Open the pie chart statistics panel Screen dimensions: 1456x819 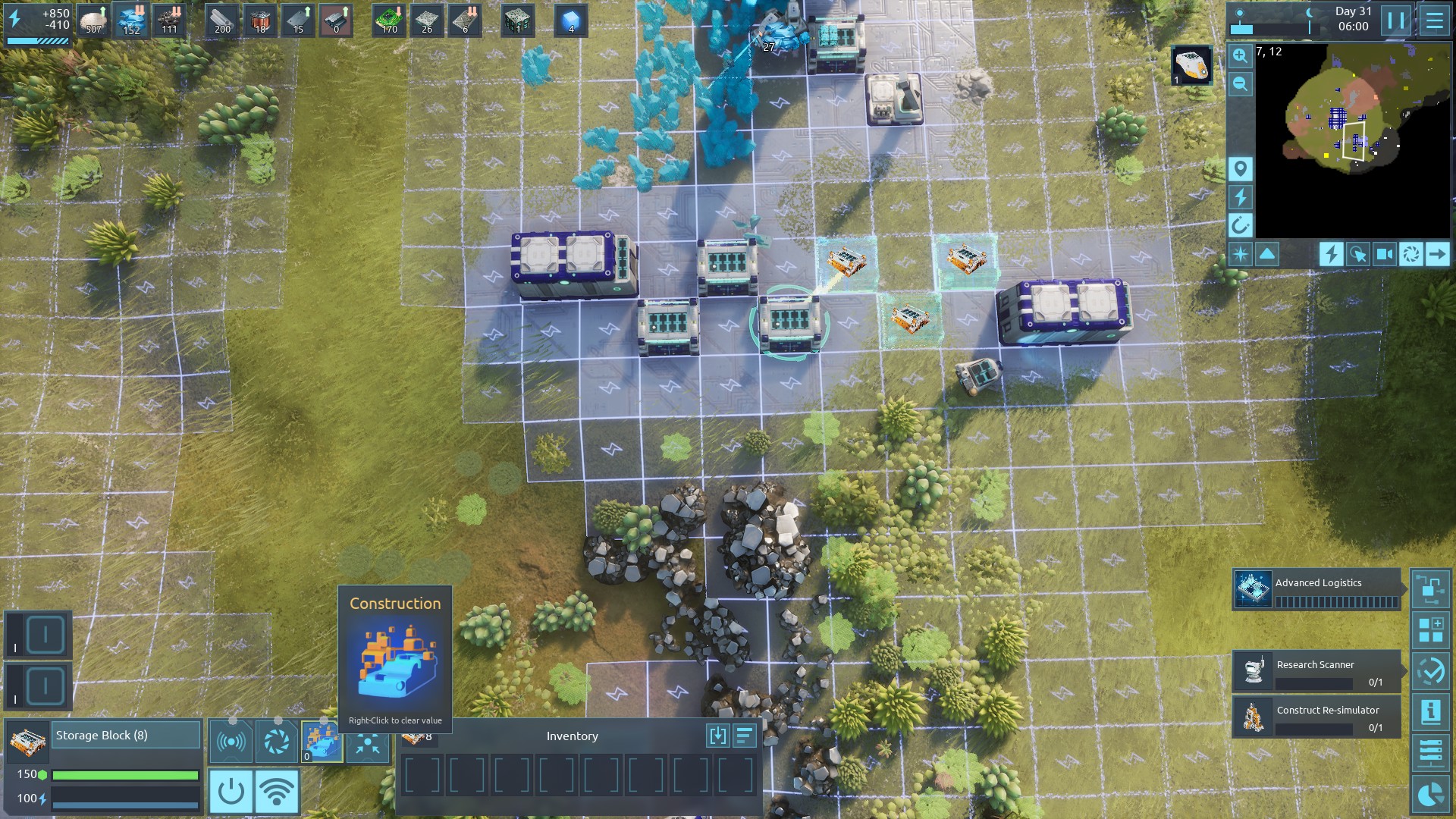1431,793
